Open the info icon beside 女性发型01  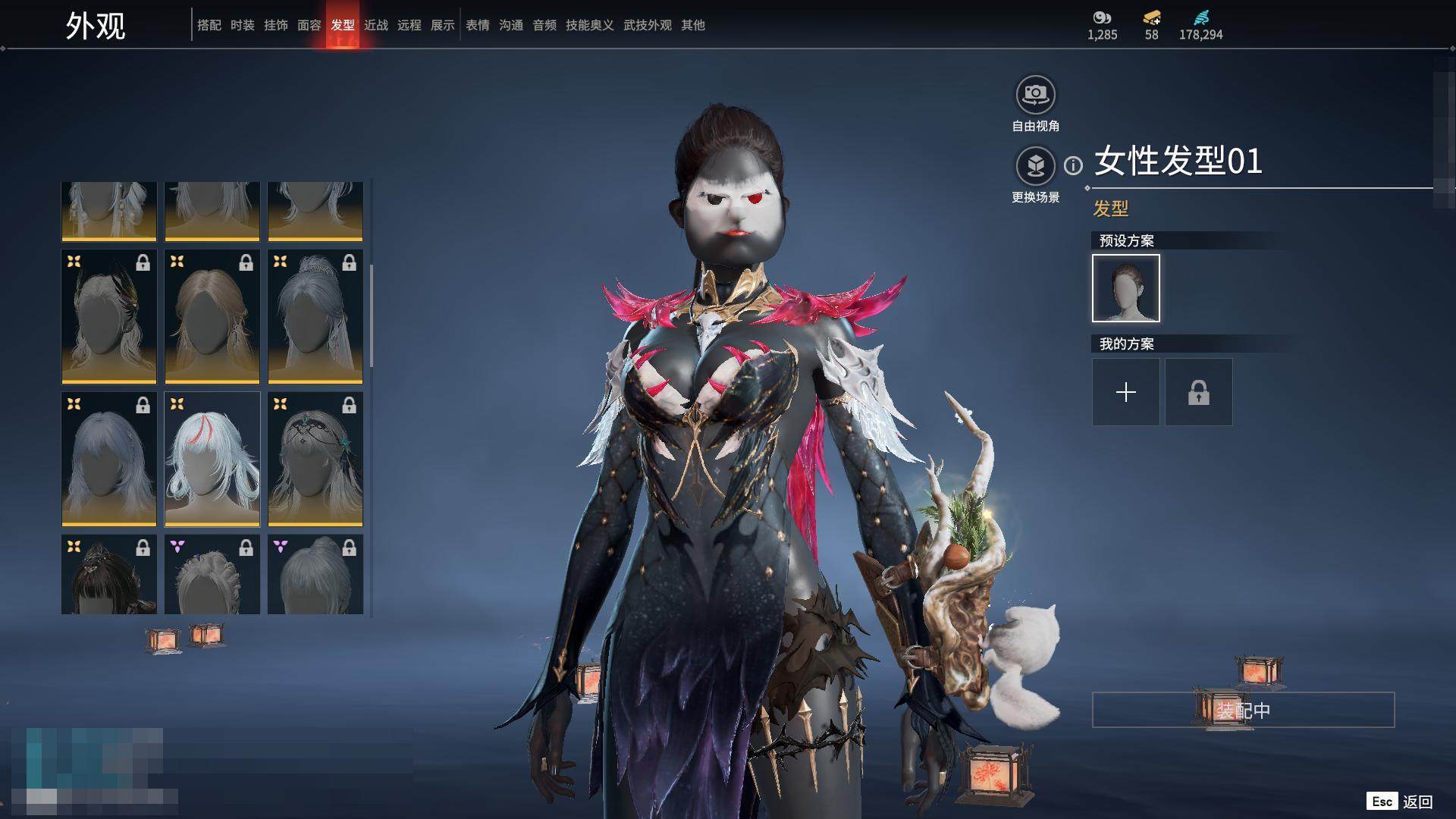[x=1073, y=165]
